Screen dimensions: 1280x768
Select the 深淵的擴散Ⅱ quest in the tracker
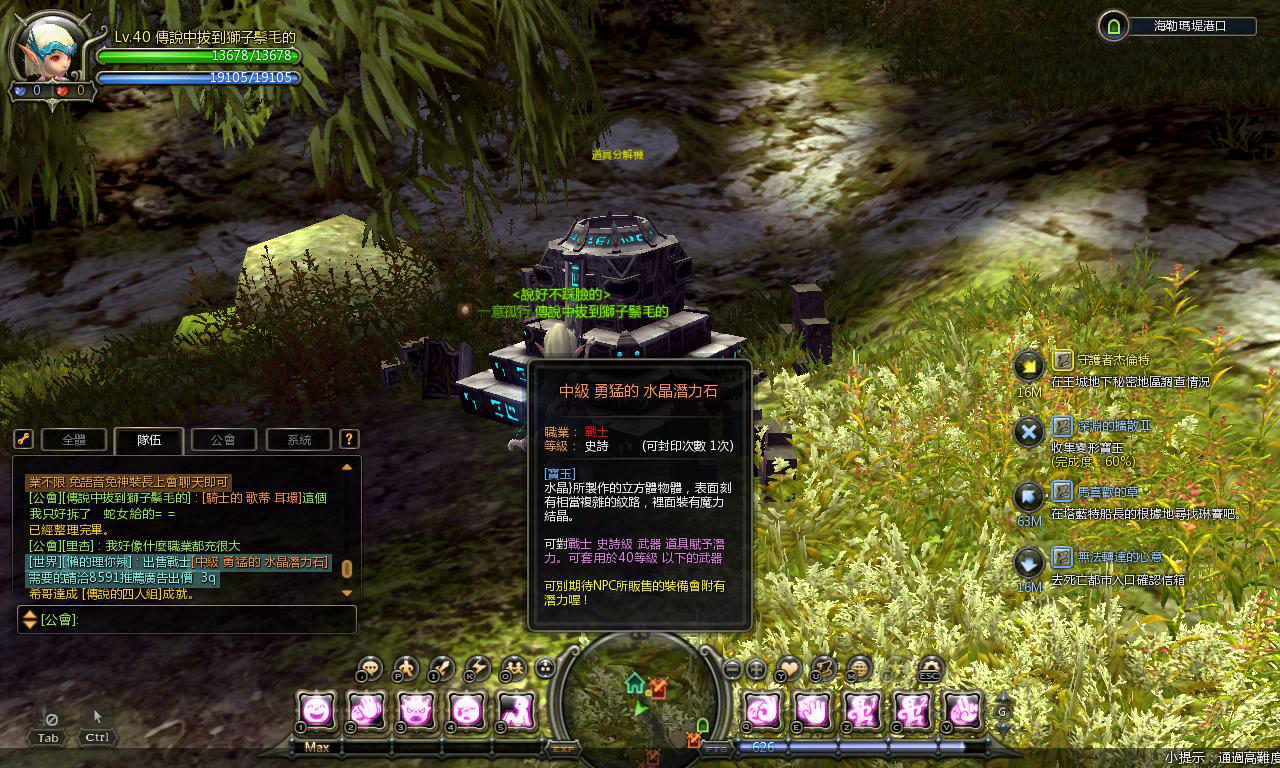(x=1100, y=426)
